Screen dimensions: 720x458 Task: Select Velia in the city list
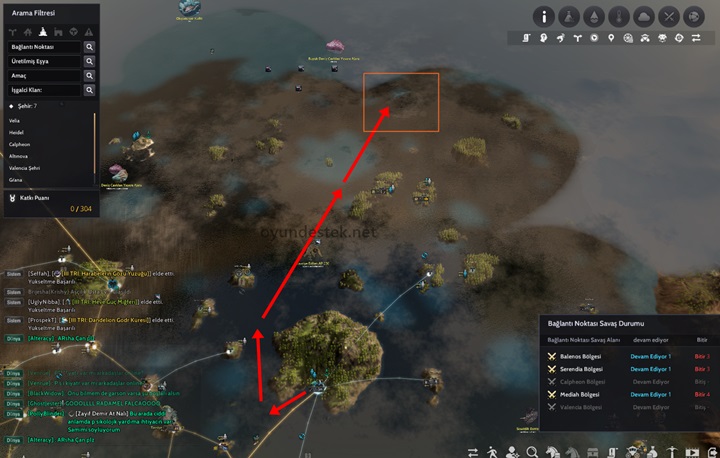(14, 120)
